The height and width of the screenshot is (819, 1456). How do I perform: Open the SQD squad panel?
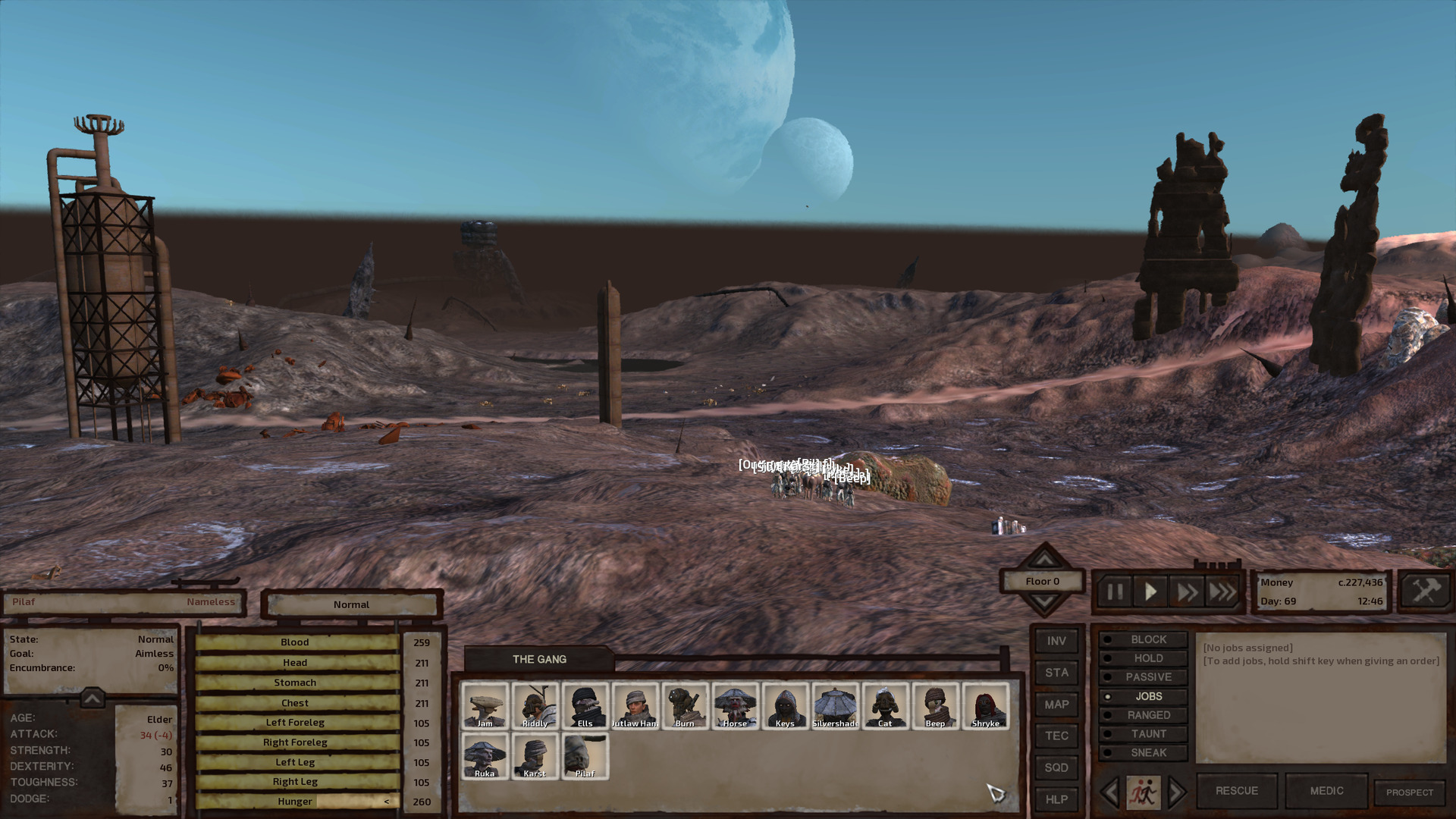tap(1056, 767)
